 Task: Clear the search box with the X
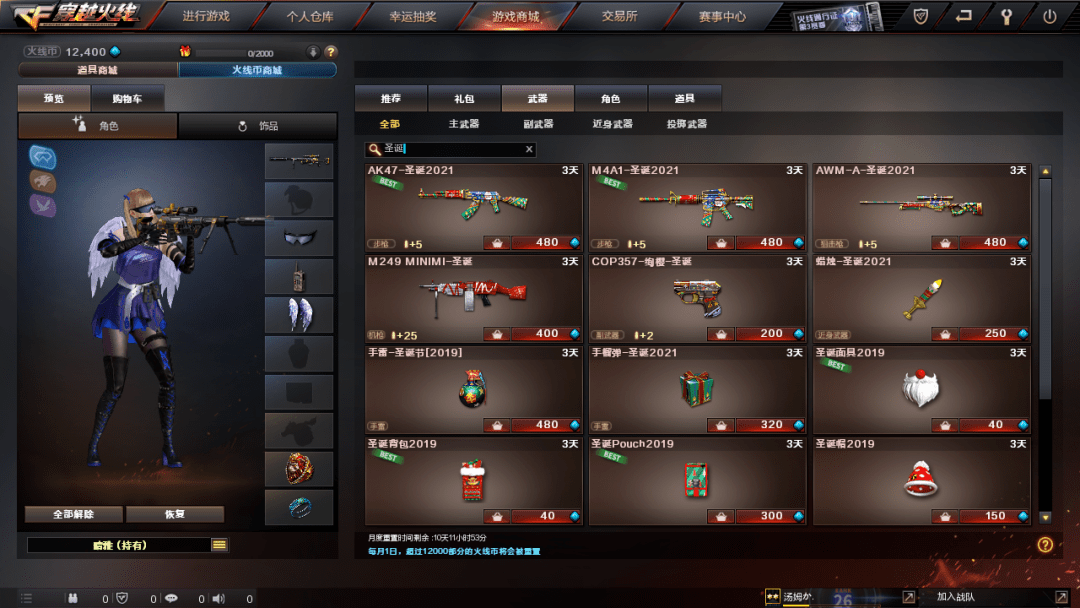click(529, 149)
